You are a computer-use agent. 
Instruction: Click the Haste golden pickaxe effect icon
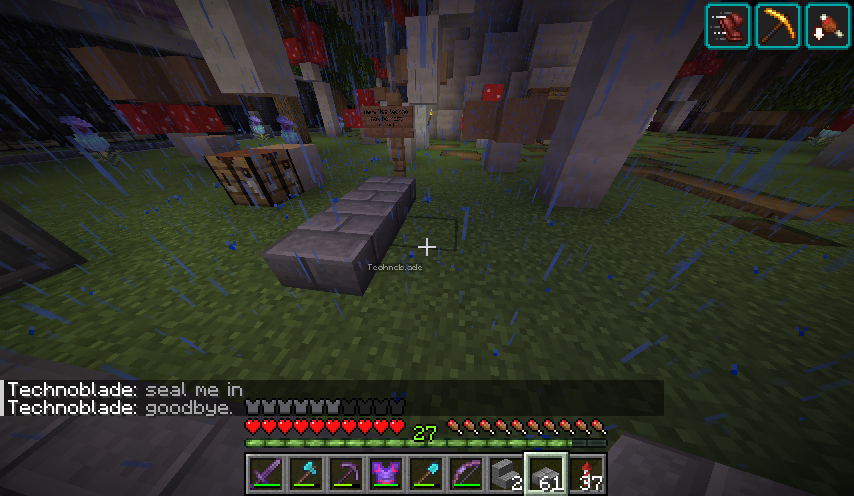(x=777, y=26)
